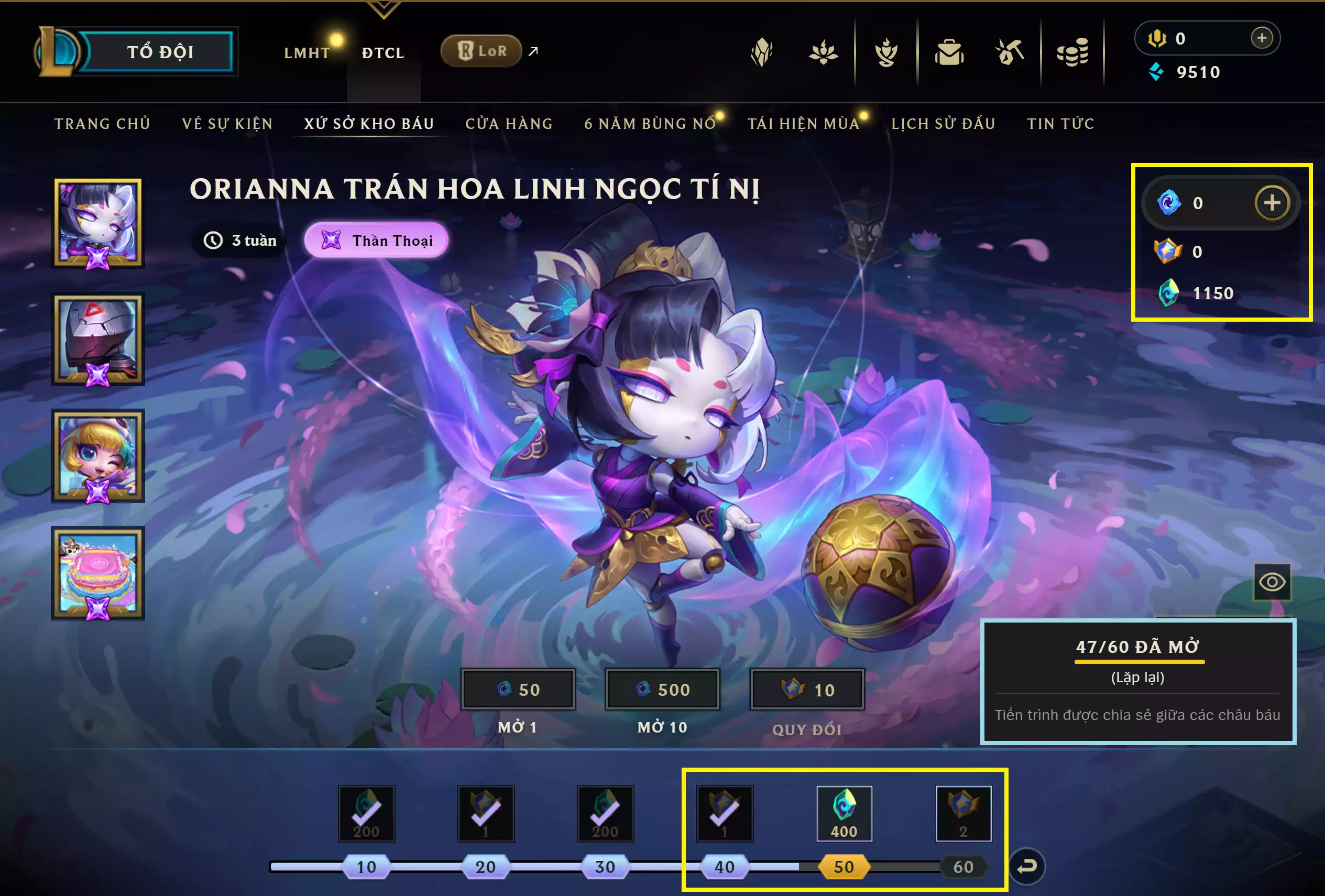Open the VÉ SỰ KIỆN tab

[227, 124]
